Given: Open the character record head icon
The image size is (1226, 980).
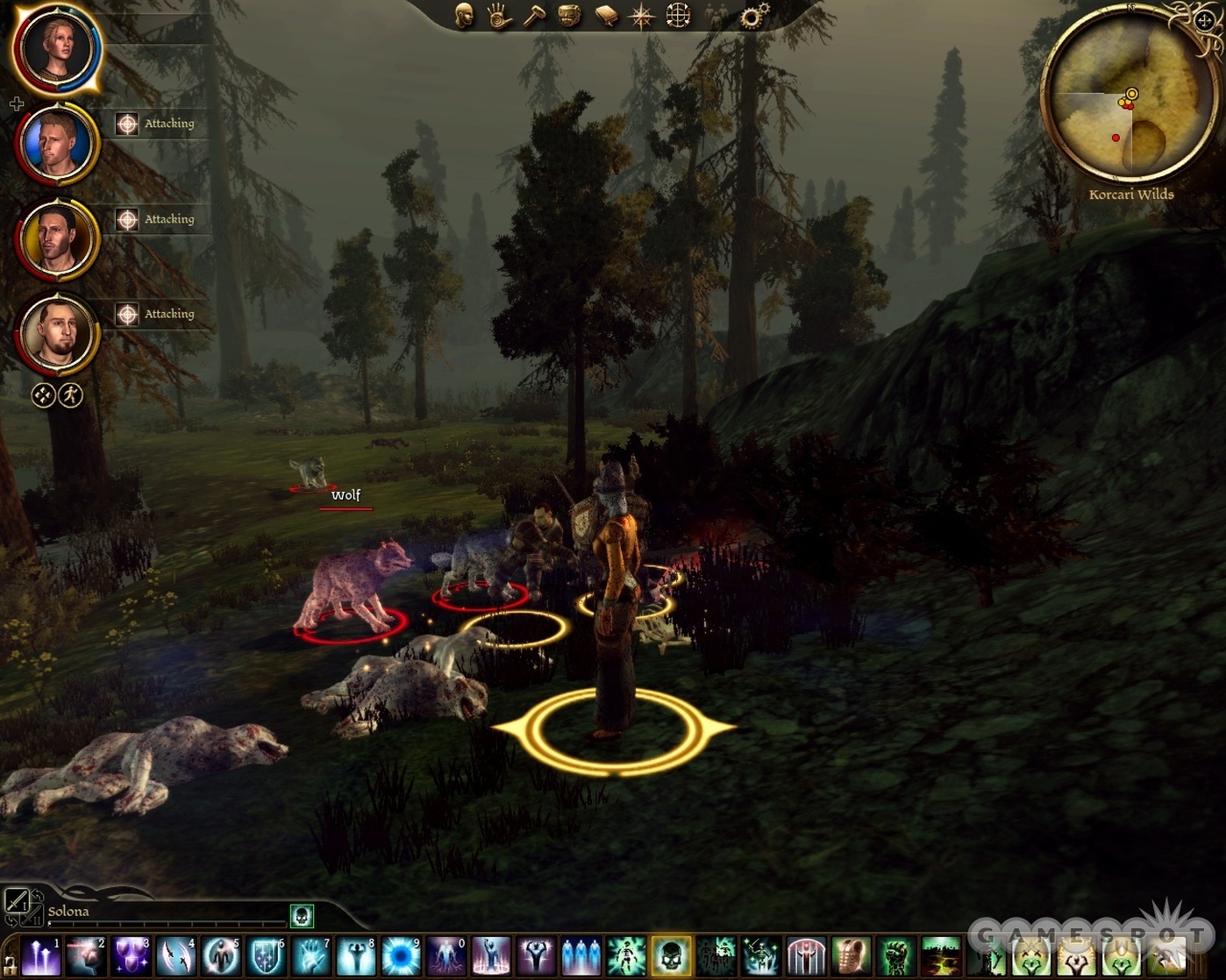Looking at the screenshot, I should (464, 15).
